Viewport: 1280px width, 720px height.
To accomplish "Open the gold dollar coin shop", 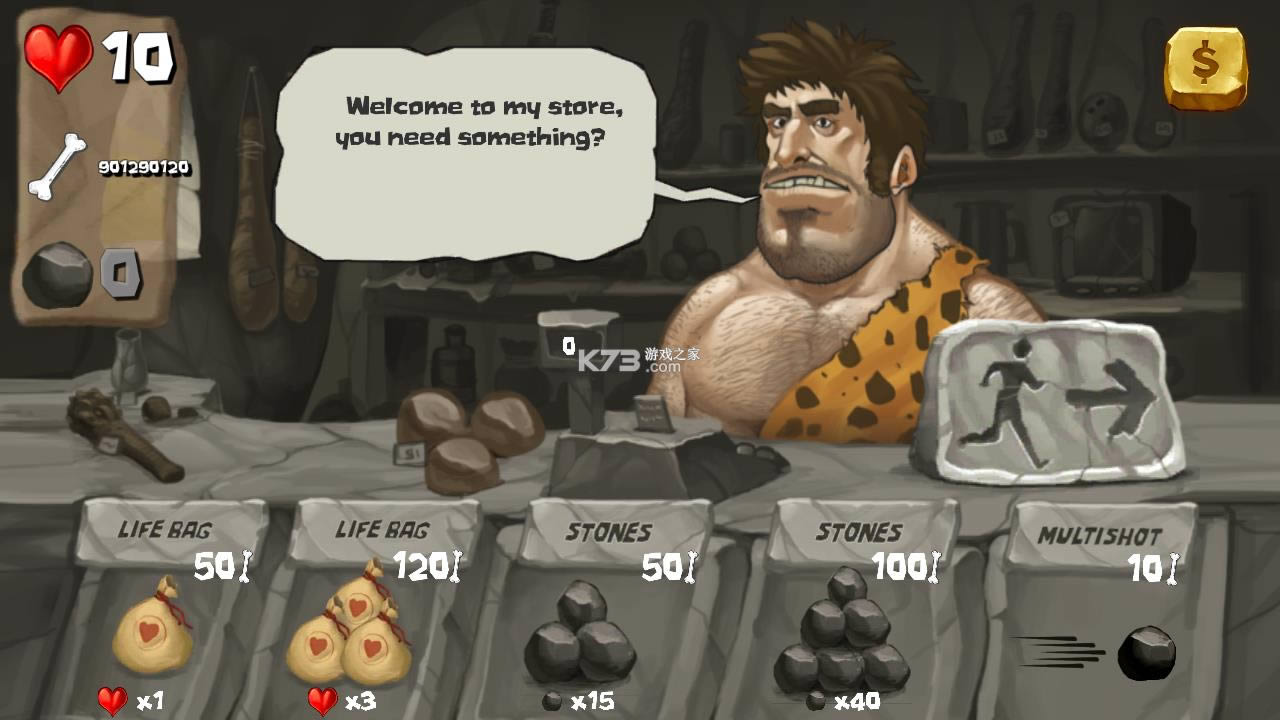I will pos(1205,67).
